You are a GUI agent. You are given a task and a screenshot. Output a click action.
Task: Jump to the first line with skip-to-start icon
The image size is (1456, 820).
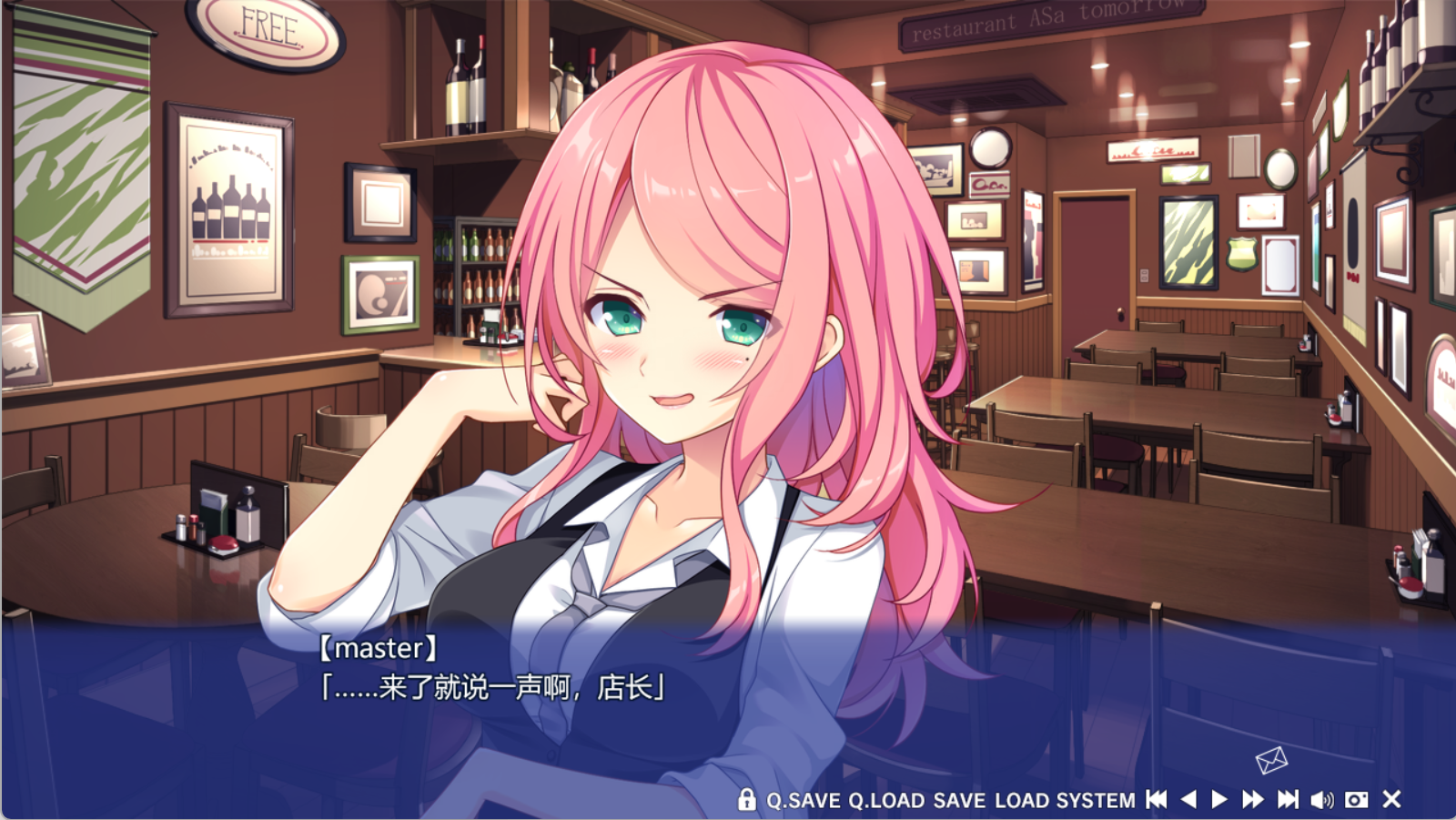[1156, 801]
